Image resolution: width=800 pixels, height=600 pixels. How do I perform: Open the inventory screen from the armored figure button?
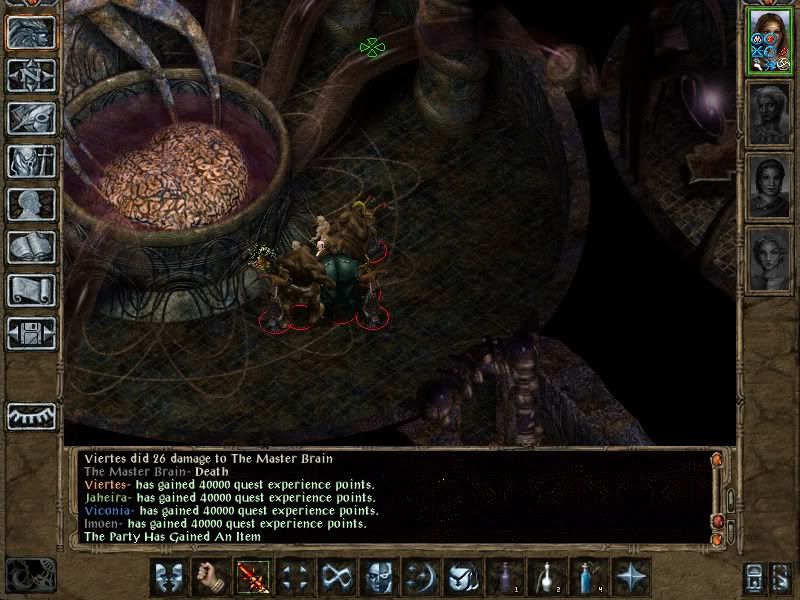(x=31, y=161)
